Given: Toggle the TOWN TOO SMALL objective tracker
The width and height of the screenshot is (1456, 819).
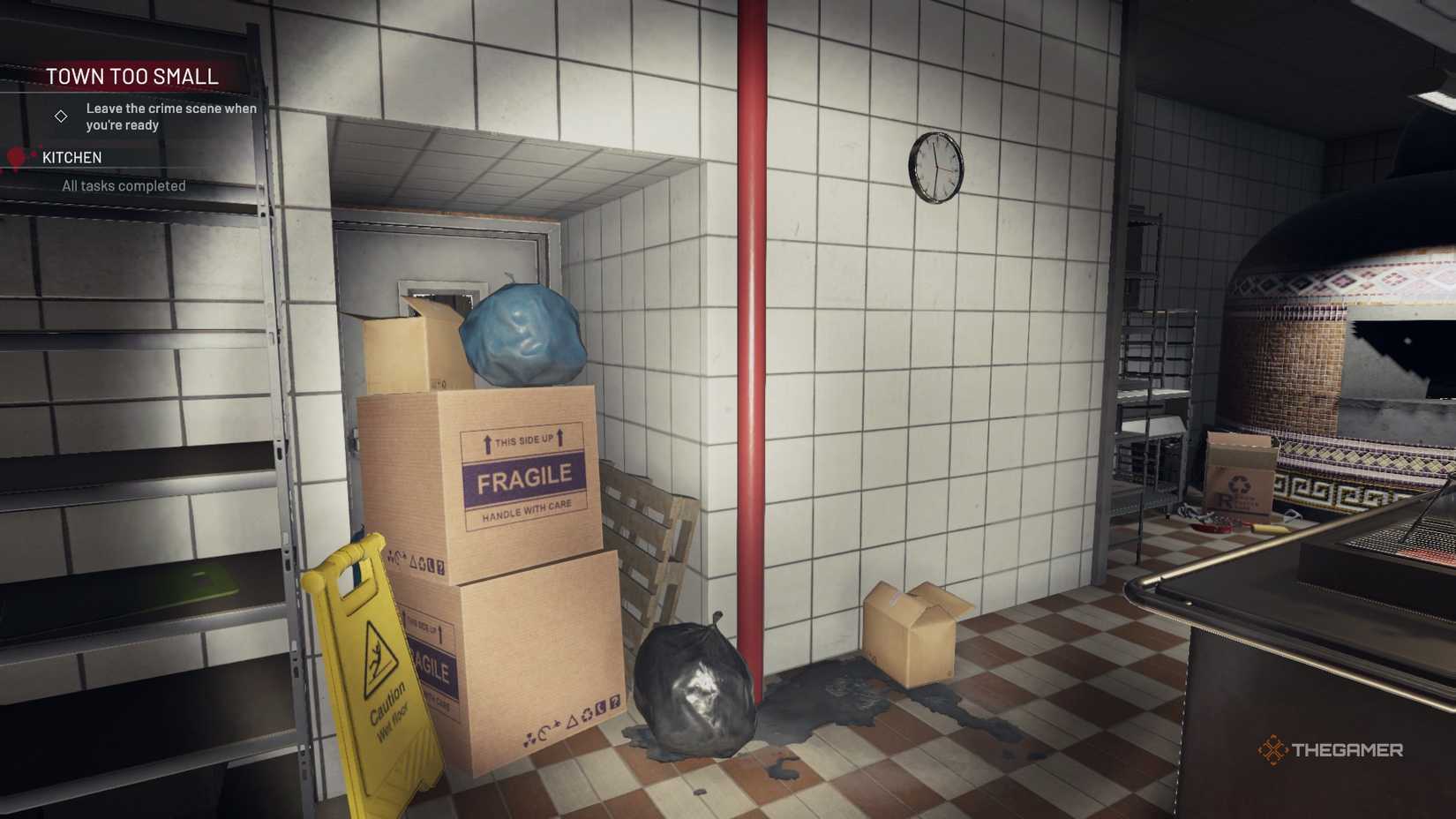Looking at the screenshot, I should [131, 76].
